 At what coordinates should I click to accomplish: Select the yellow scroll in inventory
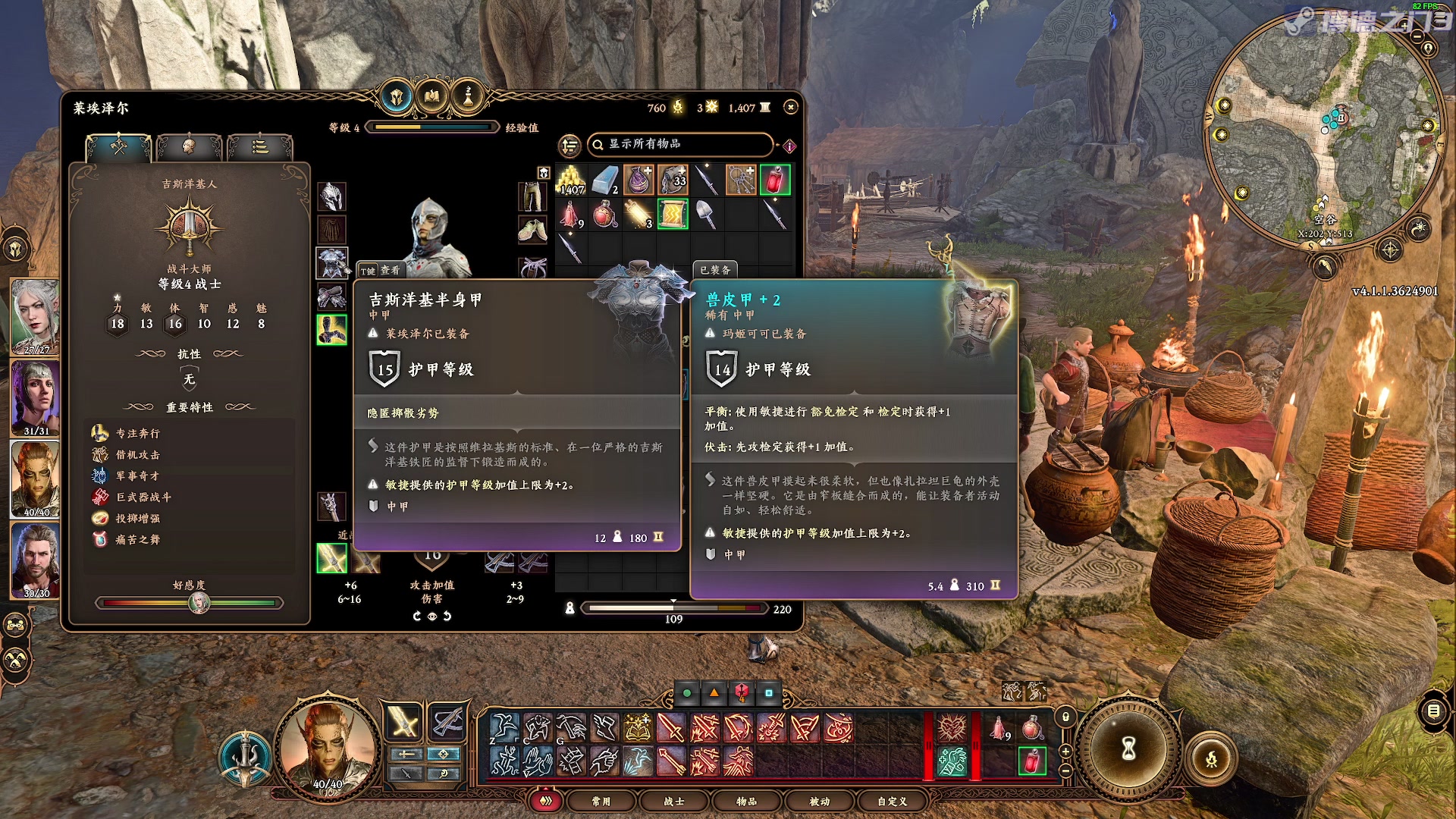coord(673,215)
